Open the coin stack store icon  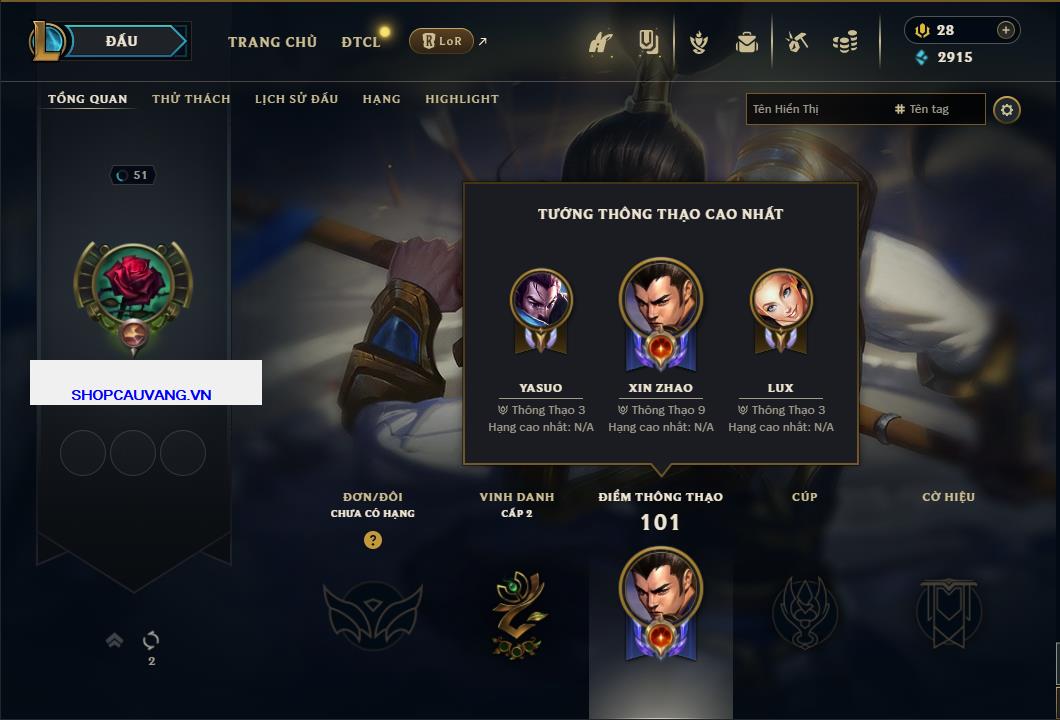pos(845,42)
